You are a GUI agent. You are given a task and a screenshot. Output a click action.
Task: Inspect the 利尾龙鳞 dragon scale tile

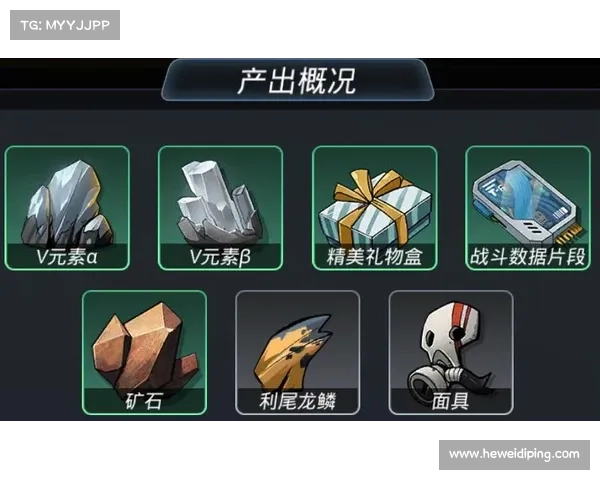297,352
